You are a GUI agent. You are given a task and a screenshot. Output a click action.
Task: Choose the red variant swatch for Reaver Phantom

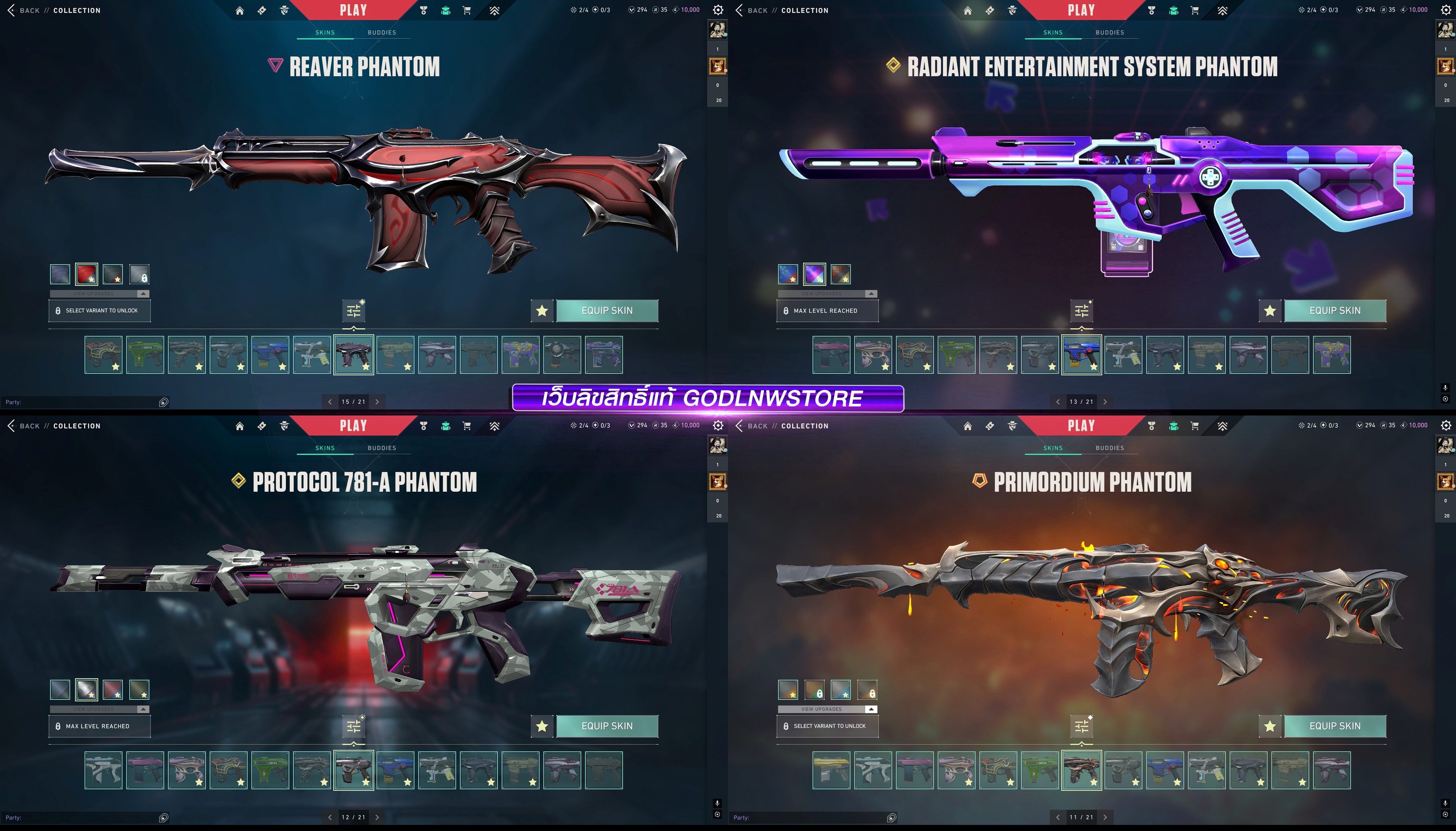click(x=86, y=274)
